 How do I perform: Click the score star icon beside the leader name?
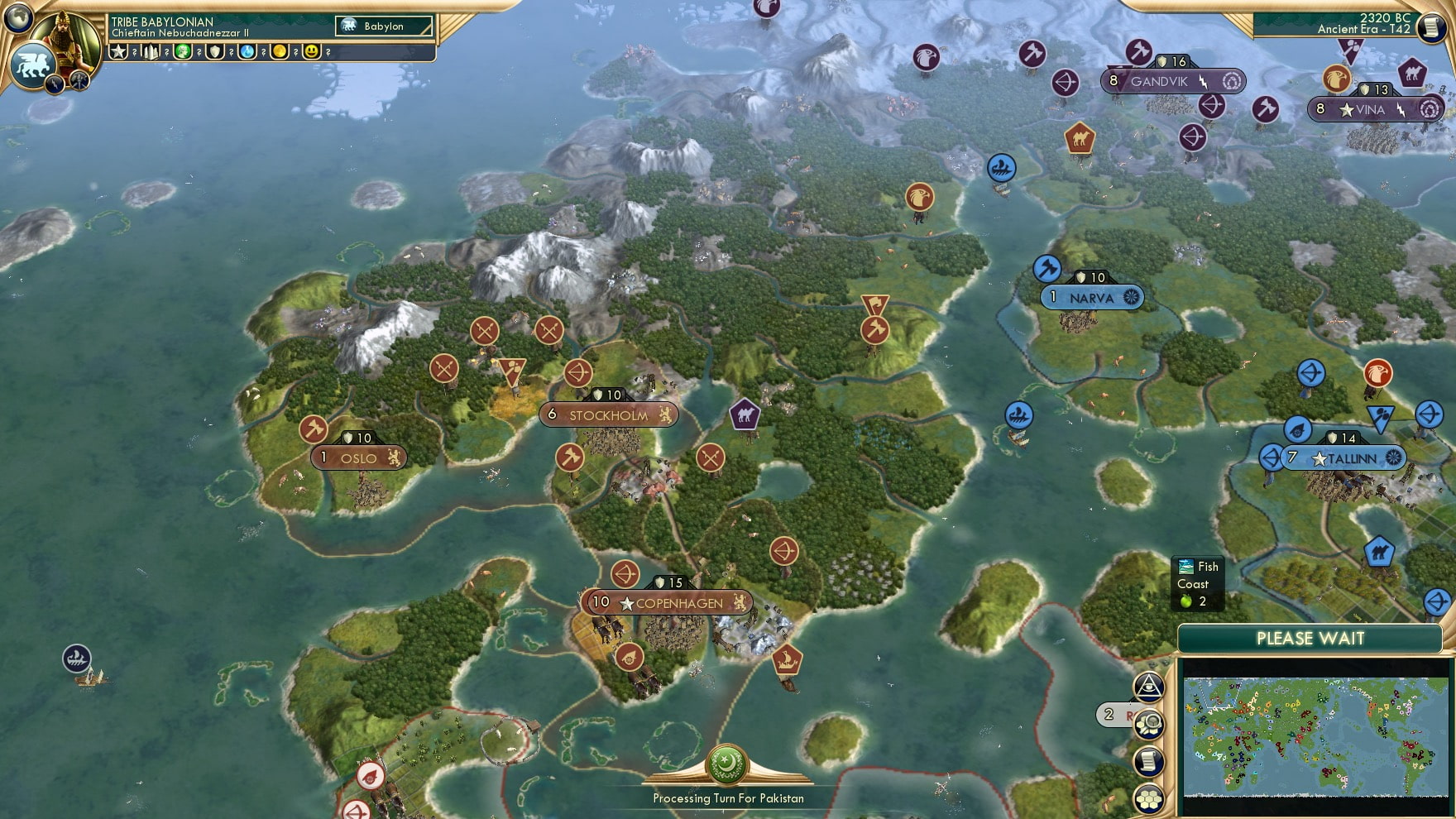(118, 54)
